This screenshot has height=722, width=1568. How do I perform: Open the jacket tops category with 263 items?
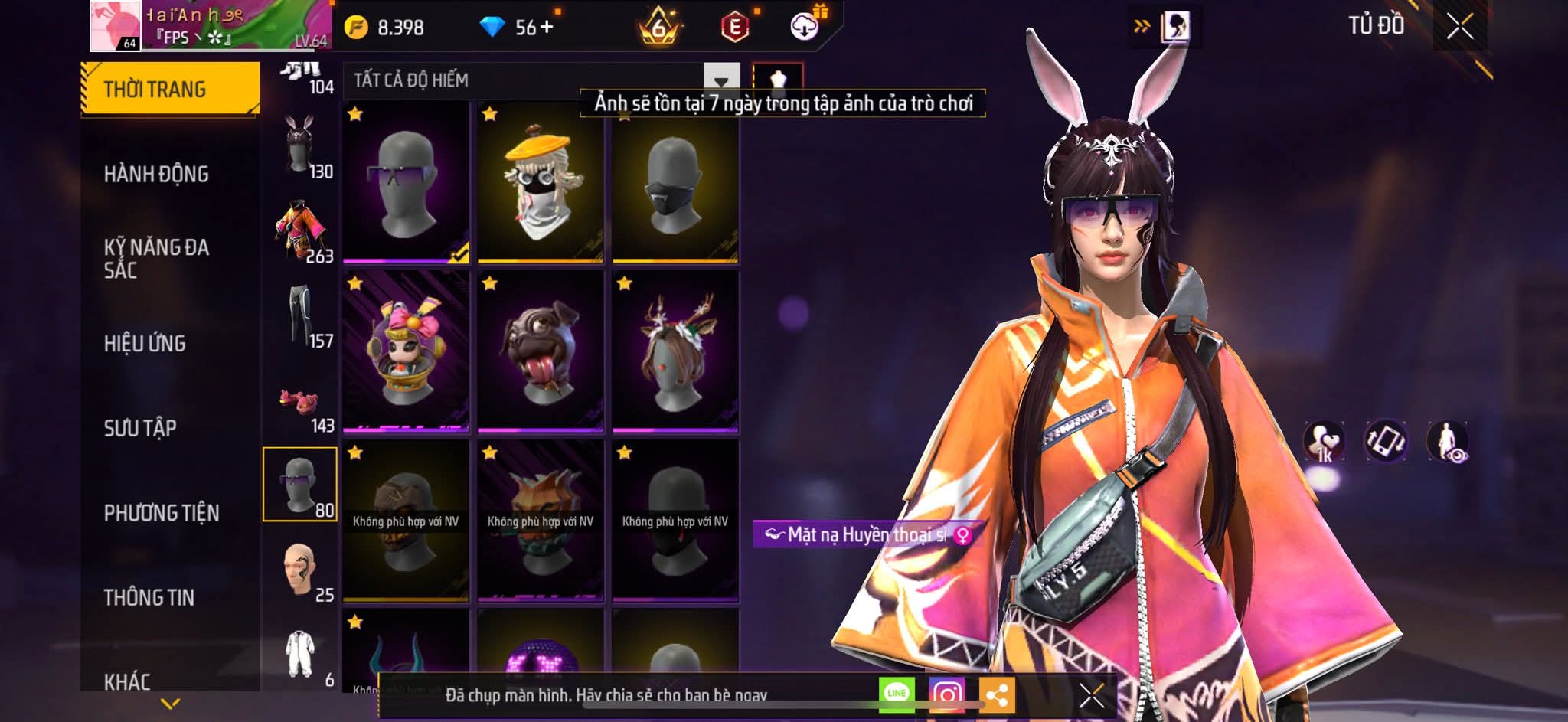(x=300, y=230)
